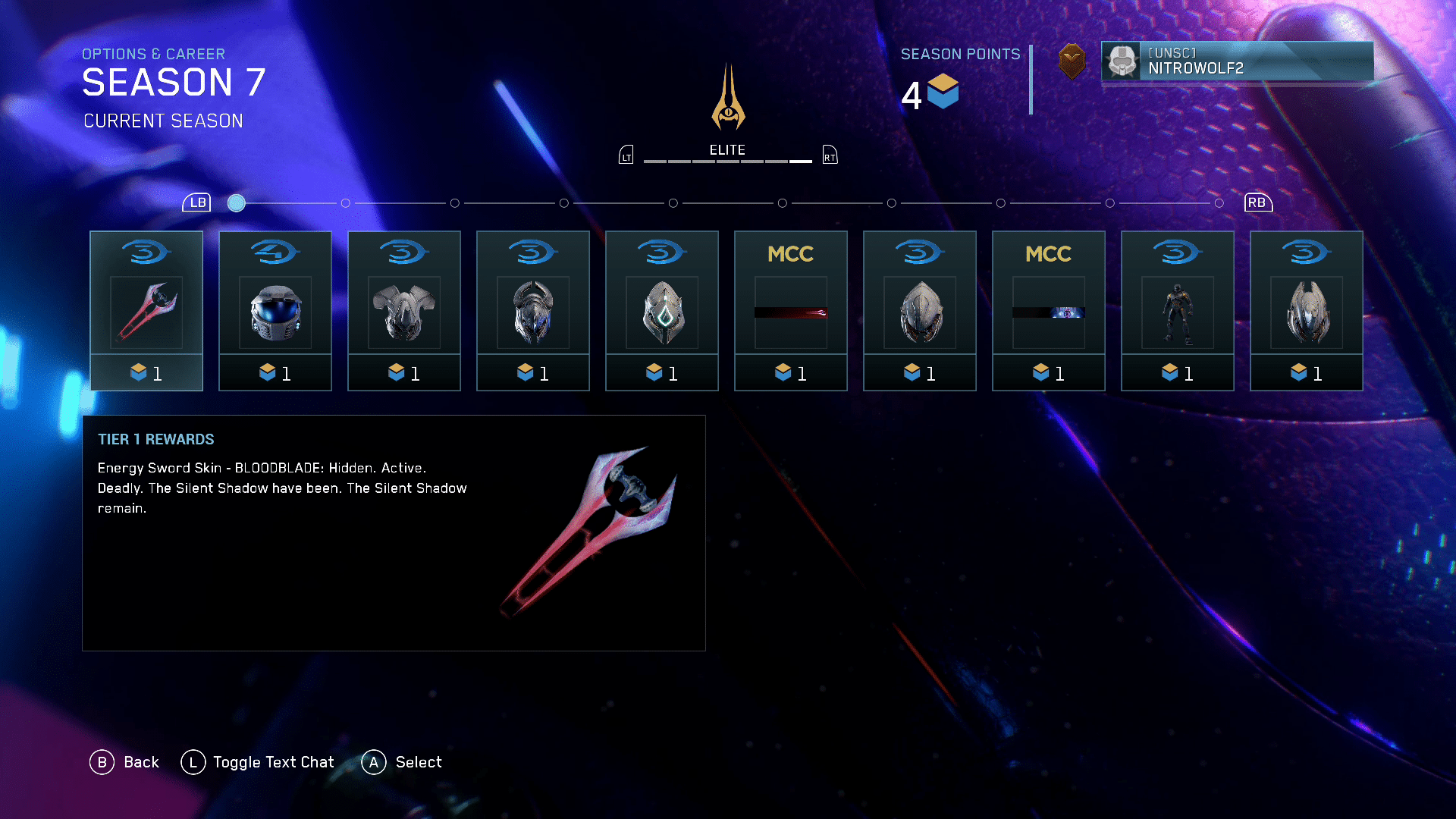Image resolution: width=1456 pixels, height=819 pixels.
Task: Choose the blue-visor Halo 4 helmet reward
Action: [x=275, y=311]
